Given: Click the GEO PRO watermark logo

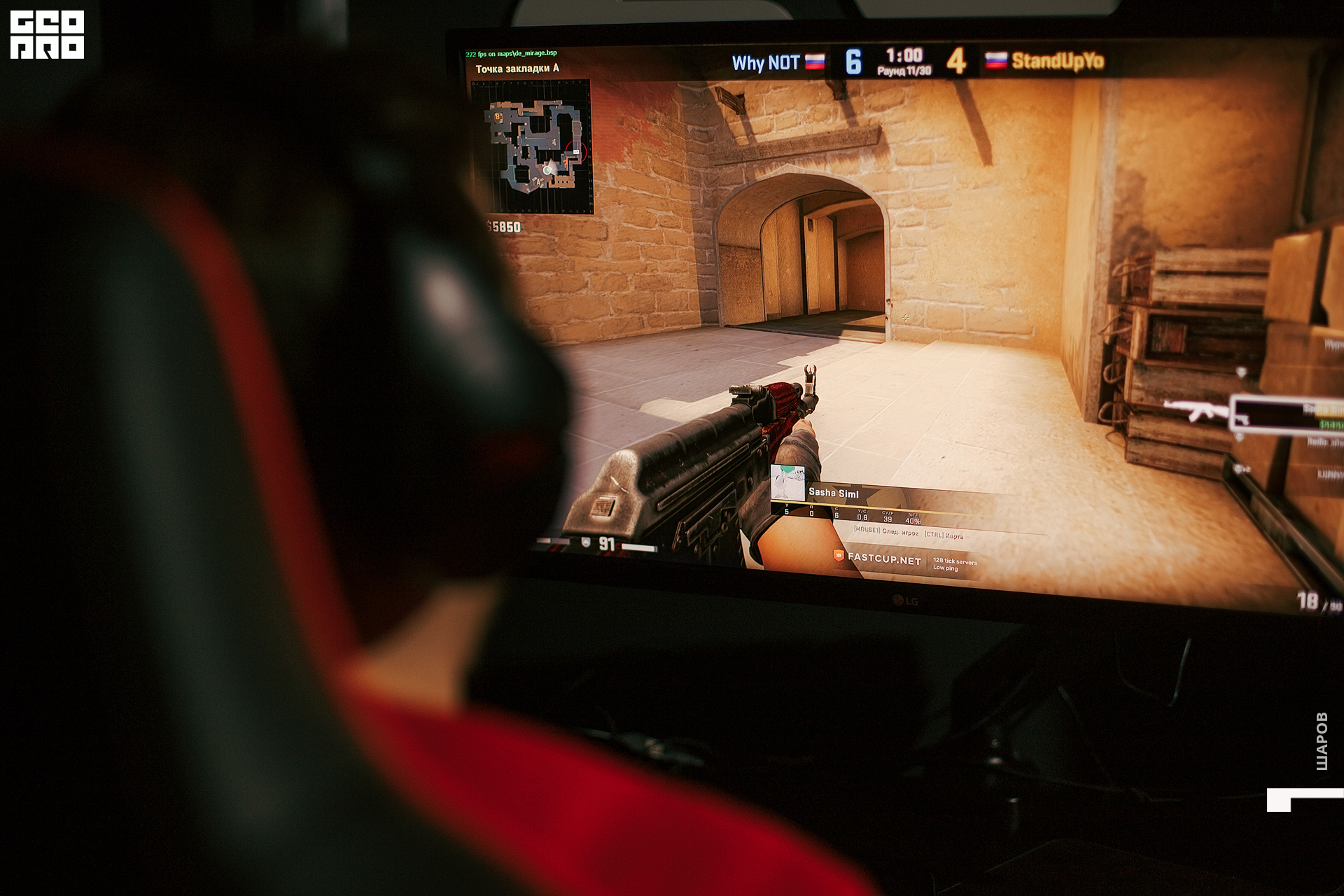Looking at the screenshot, I should [x=47, y=34].
